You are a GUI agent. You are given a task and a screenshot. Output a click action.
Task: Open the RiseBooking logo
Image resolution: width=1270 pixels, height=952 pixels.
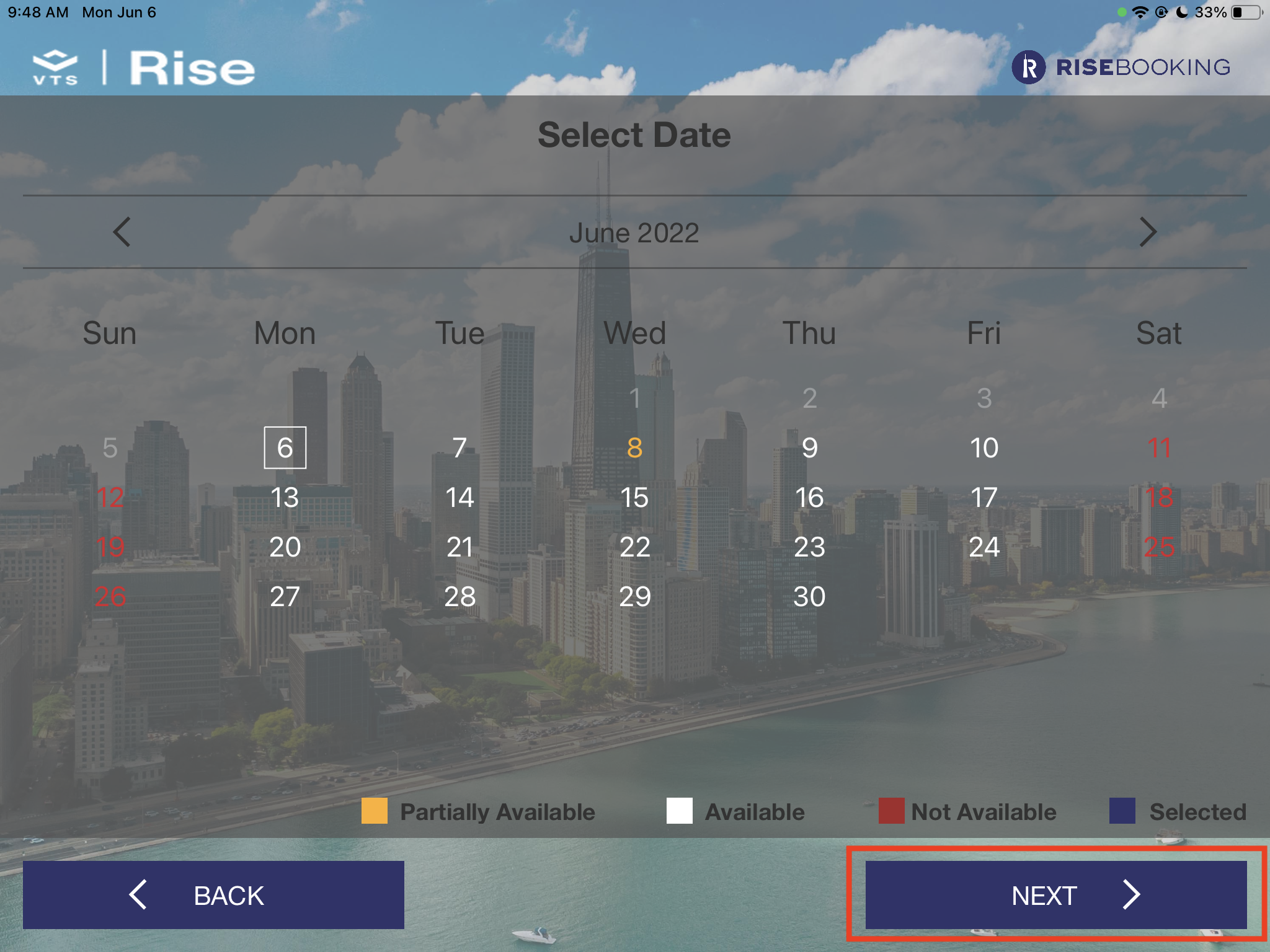[x=1121, y=67]
